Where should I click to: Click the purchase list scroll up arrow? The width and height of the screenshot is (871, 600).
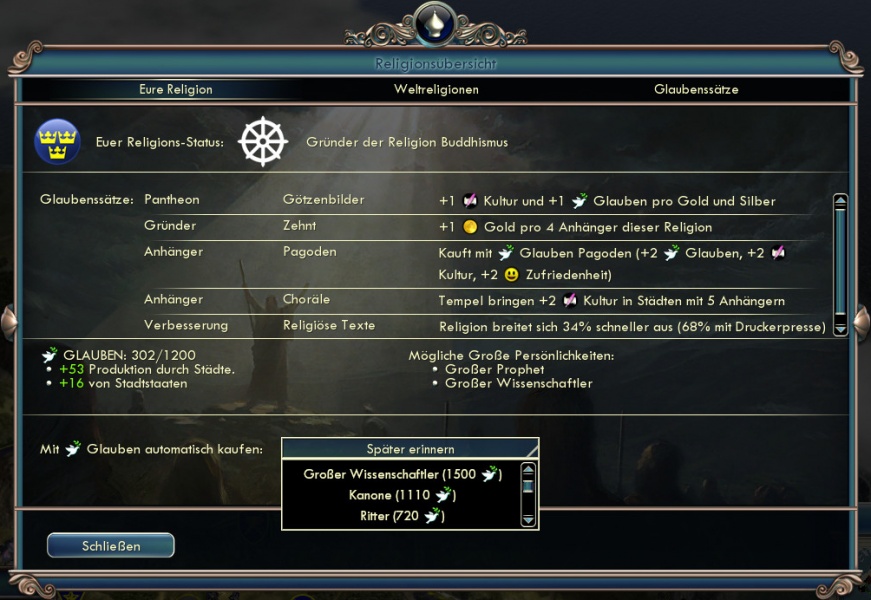tap(529, 469)
